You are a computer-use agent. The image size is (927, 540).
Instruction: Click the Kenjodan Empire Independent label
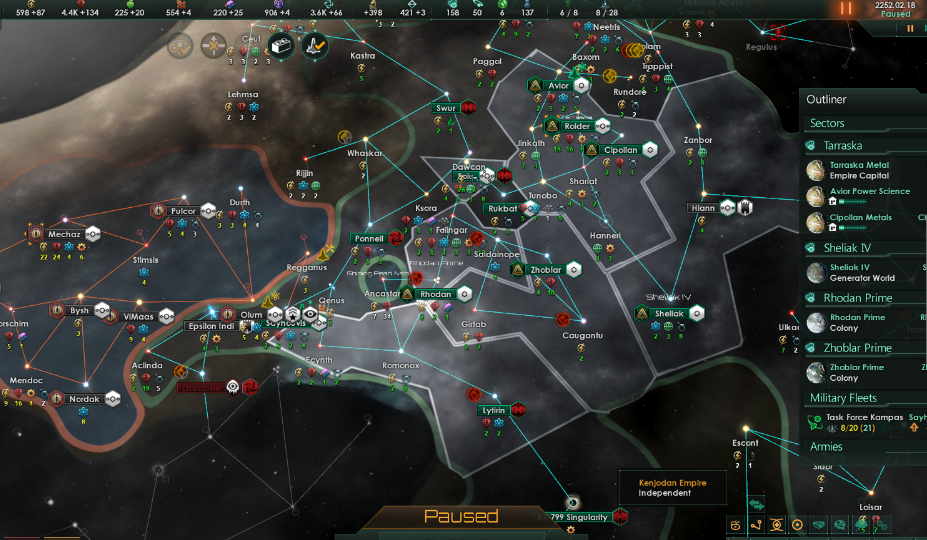[x=673, y=488]
